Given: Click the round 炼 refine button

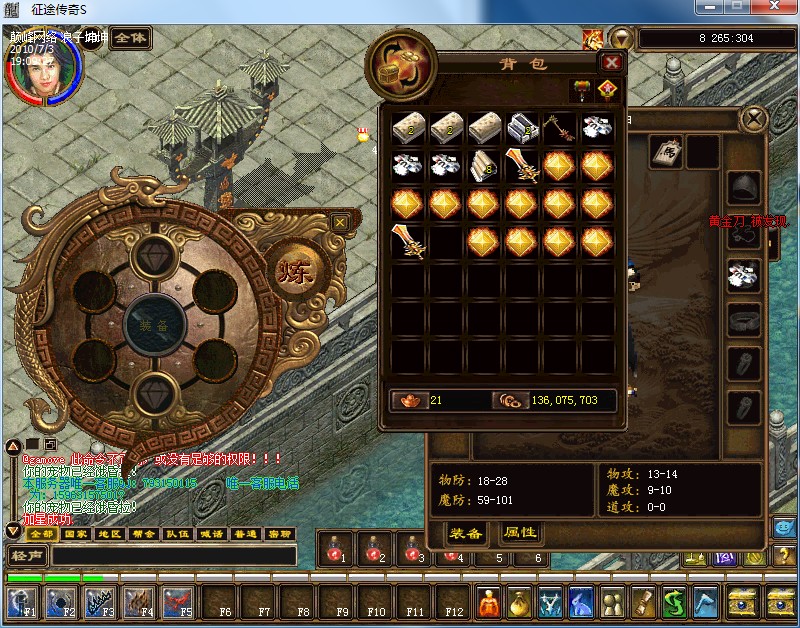Looking at the screenshot, I should 290,270.
